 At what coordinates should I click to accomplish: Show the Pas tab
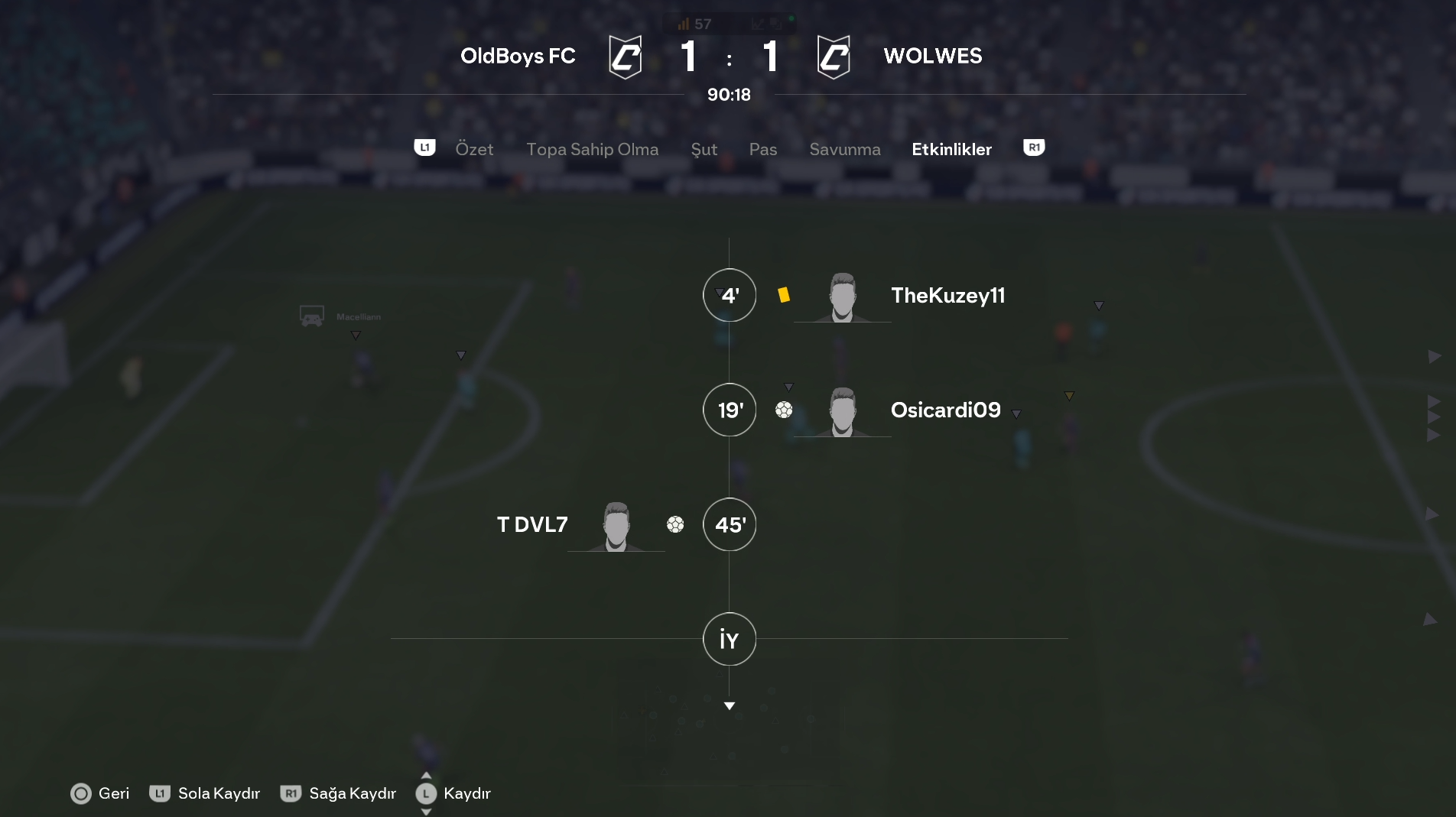coord(762,149)
